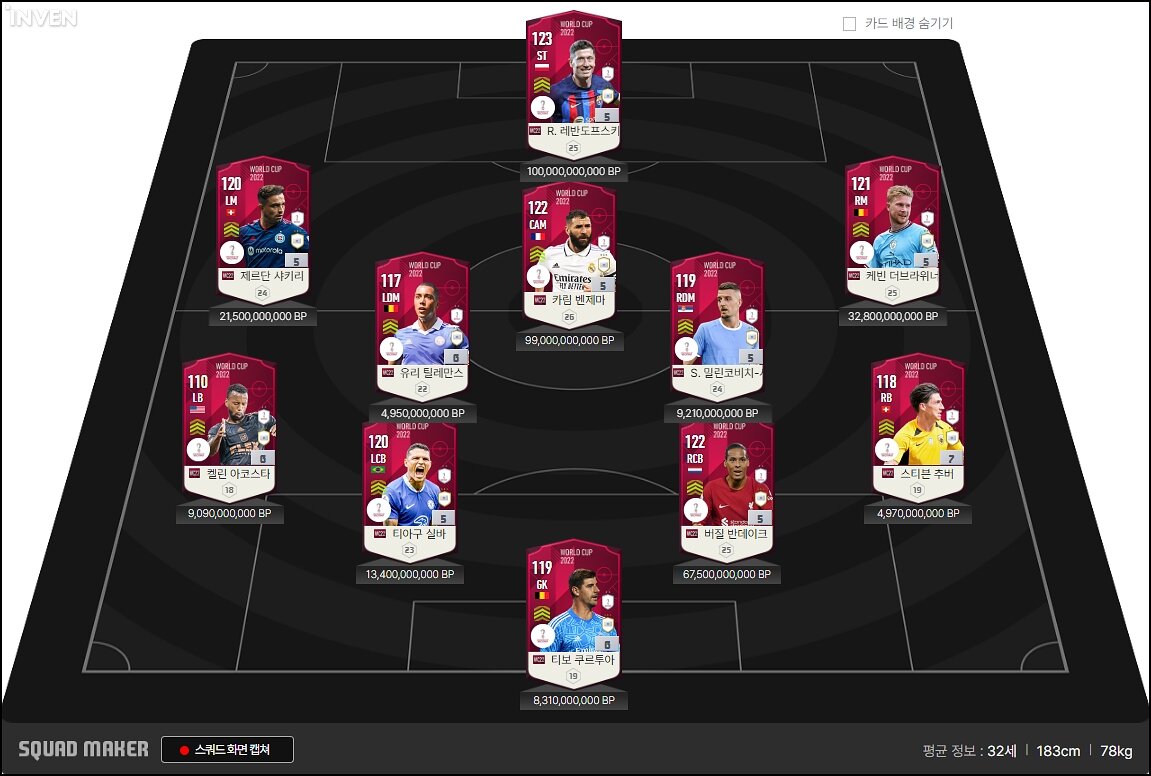Screen dimensions: 1151x776
Task: Choose the S. 밀린코비치 RDM card
Action: pos(717,323)
